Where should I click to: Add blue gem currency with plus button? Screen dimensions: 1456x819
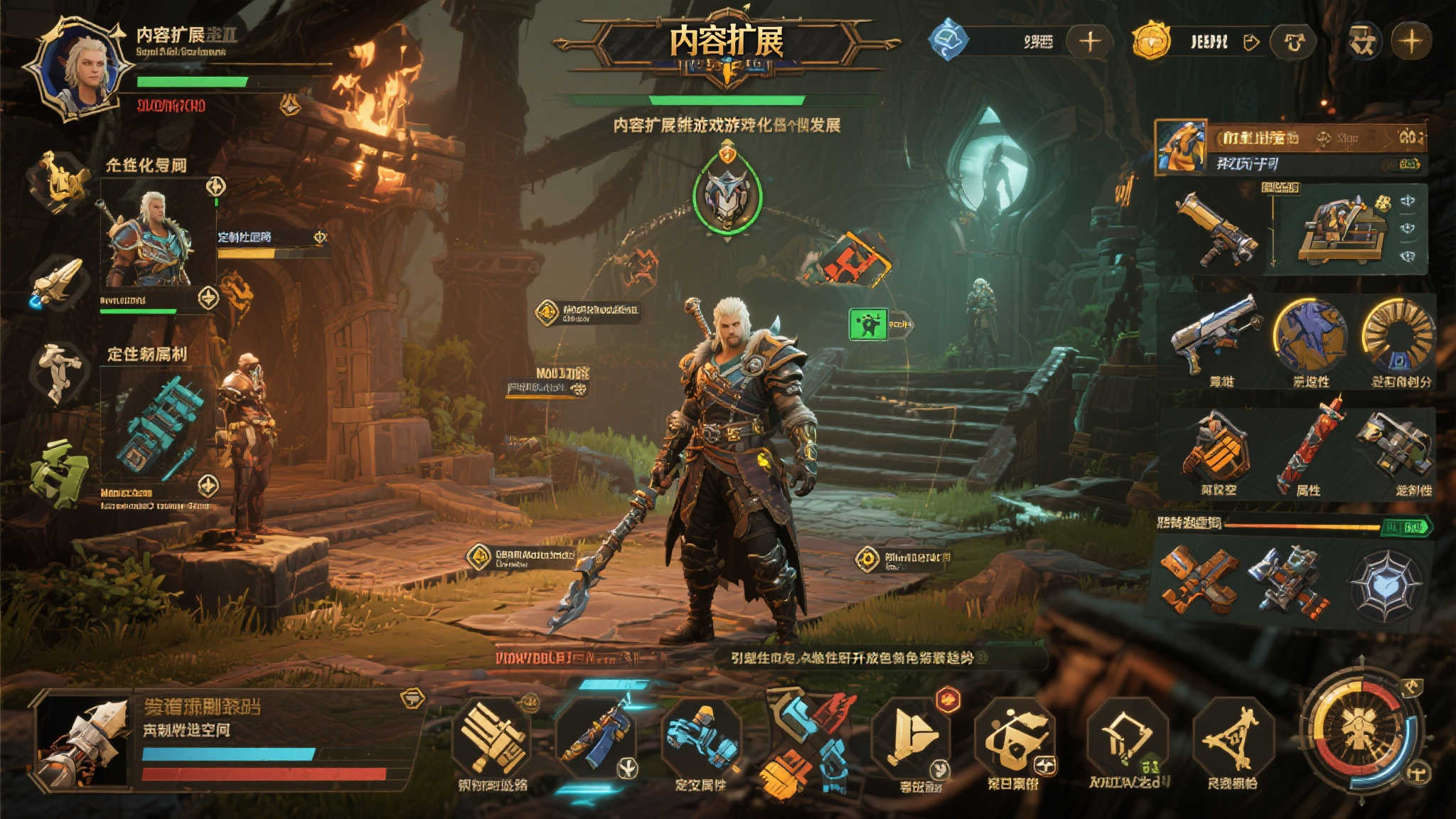pos(1090,41)
